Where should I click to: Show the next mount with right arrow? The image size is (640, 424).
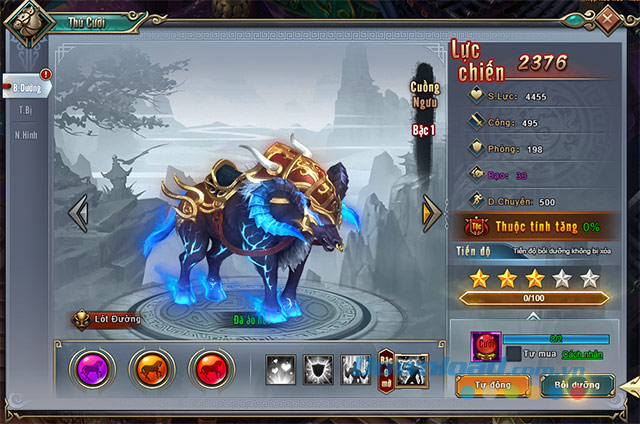(432, 212)
